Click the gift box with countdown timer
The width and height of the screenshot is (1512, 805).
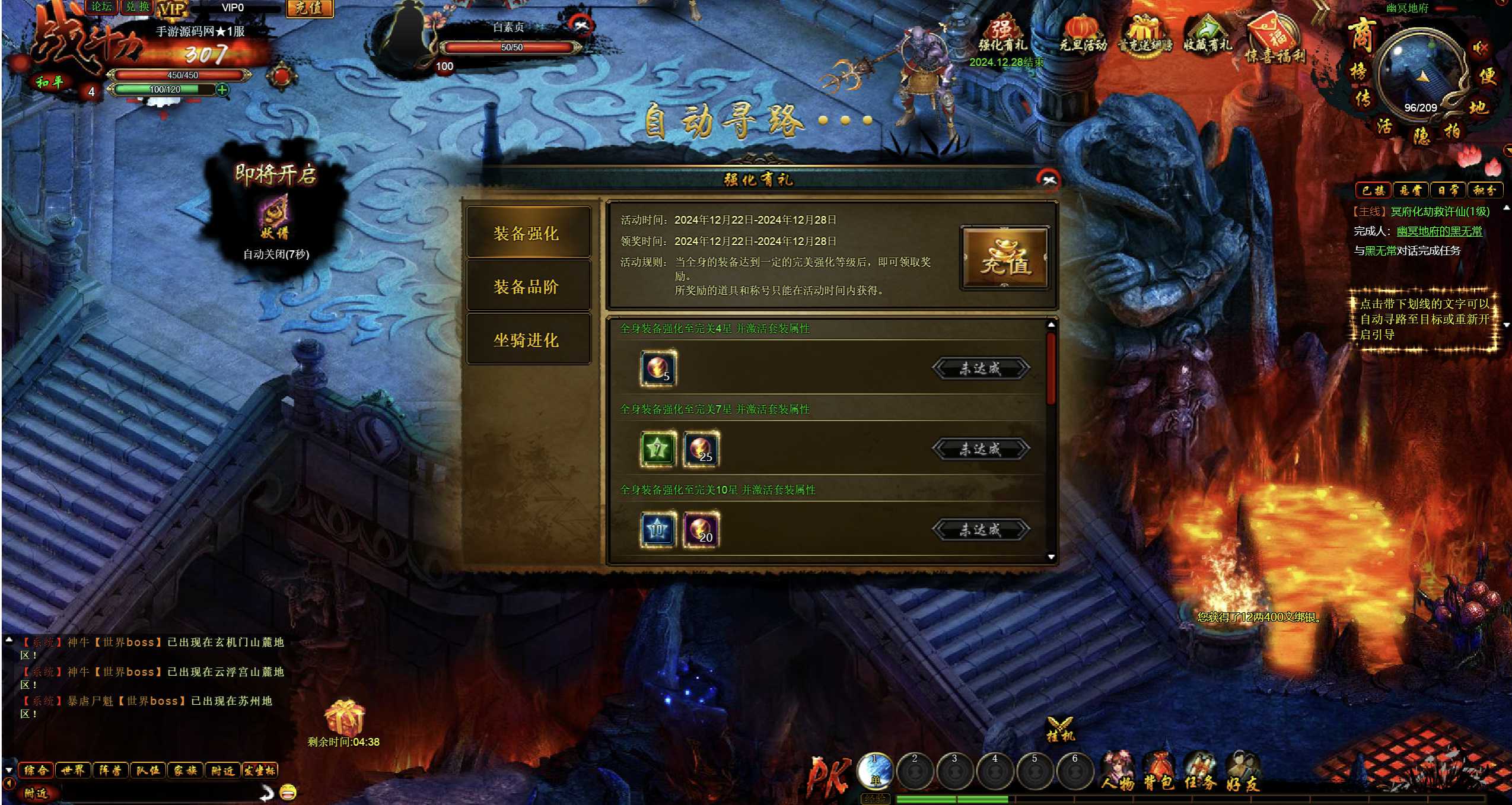pos(344,718)
